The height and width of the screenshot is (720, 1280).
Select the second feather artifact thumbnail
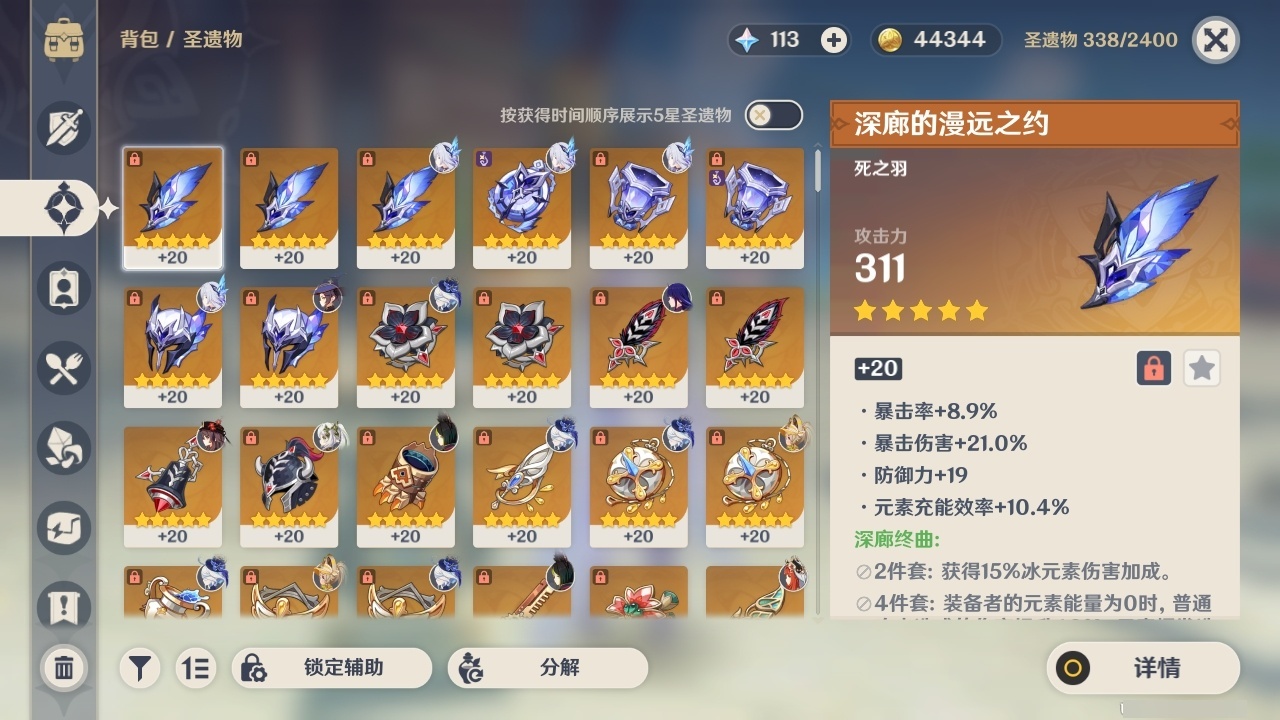point(288,207)
